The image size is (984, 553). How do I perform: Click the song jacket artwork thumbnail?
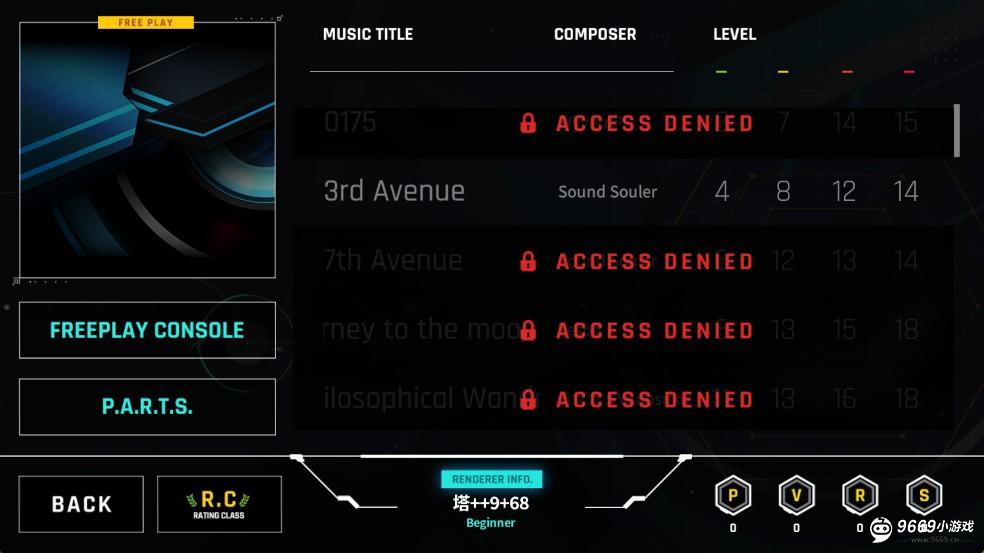[147, 150]
